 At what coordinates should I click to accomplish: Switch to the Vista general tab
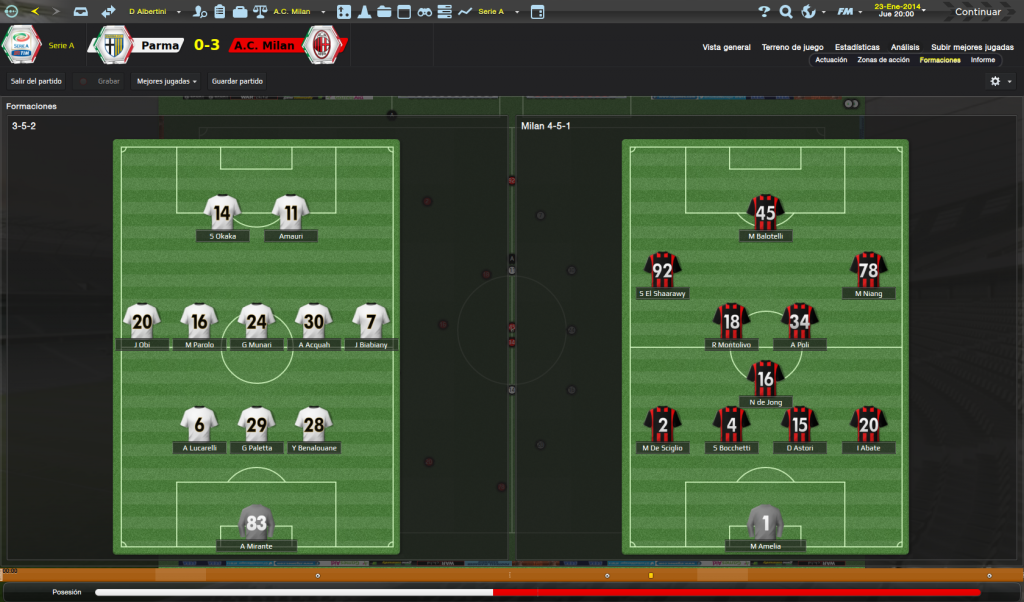(x=726, y=47)
